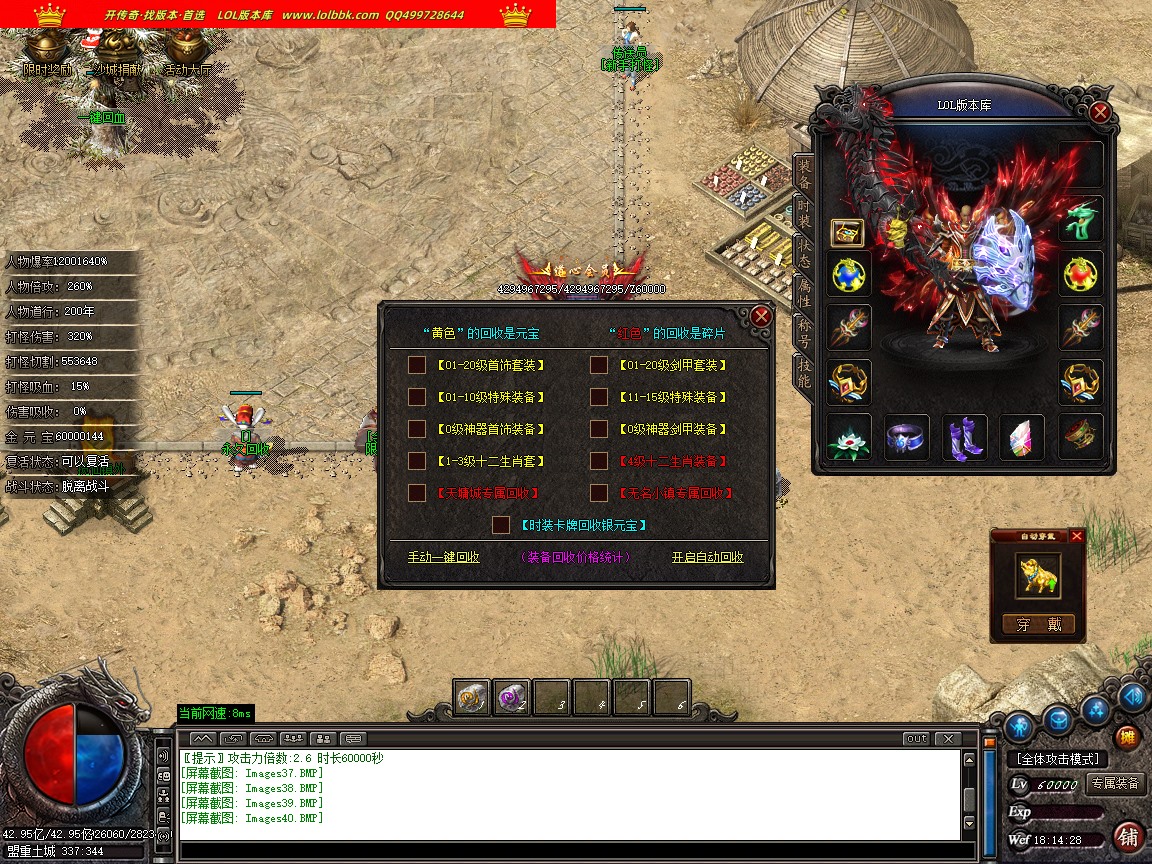Click the chat window's out button
Screen dimensions: 1152x864
(x=916, y=739)
